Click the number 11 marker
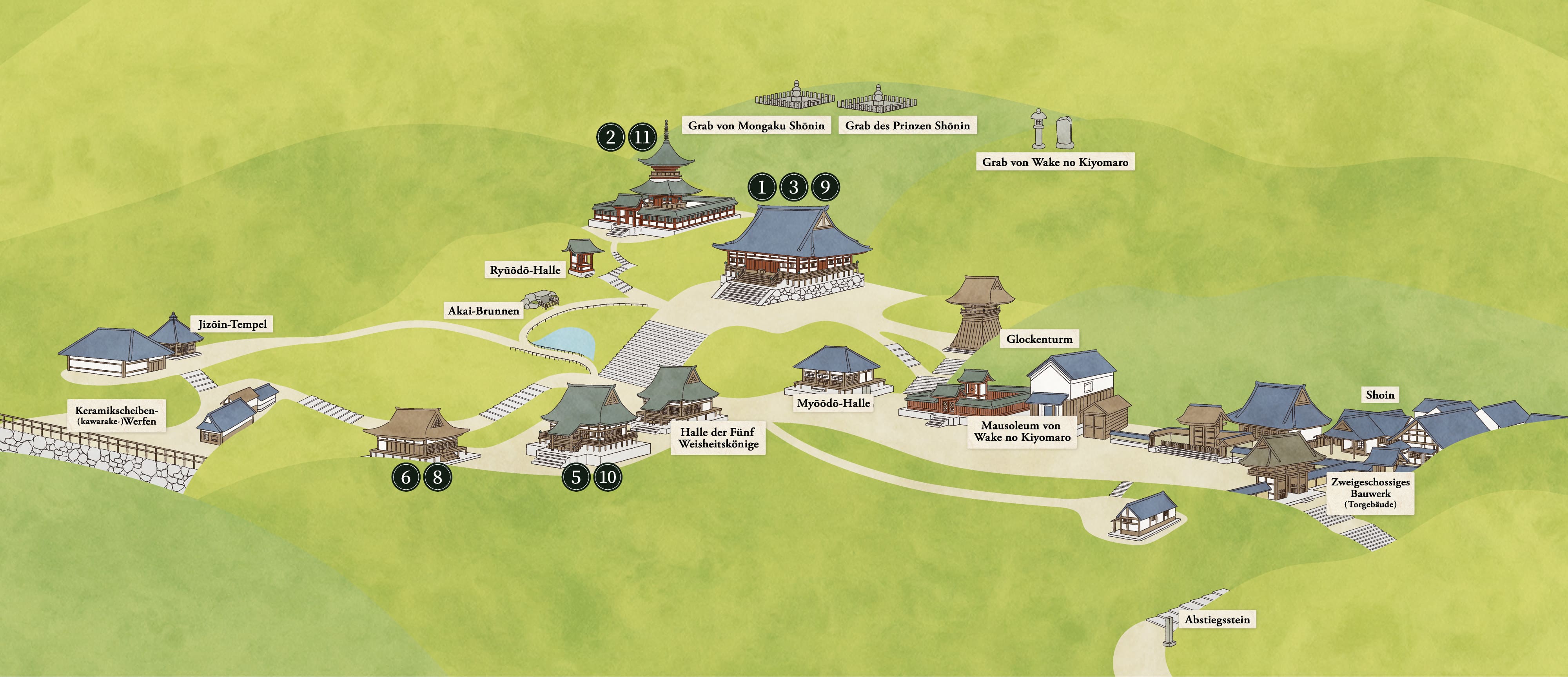The height and width of the screenshot is (677, 1568). click(x=642, y=137)
